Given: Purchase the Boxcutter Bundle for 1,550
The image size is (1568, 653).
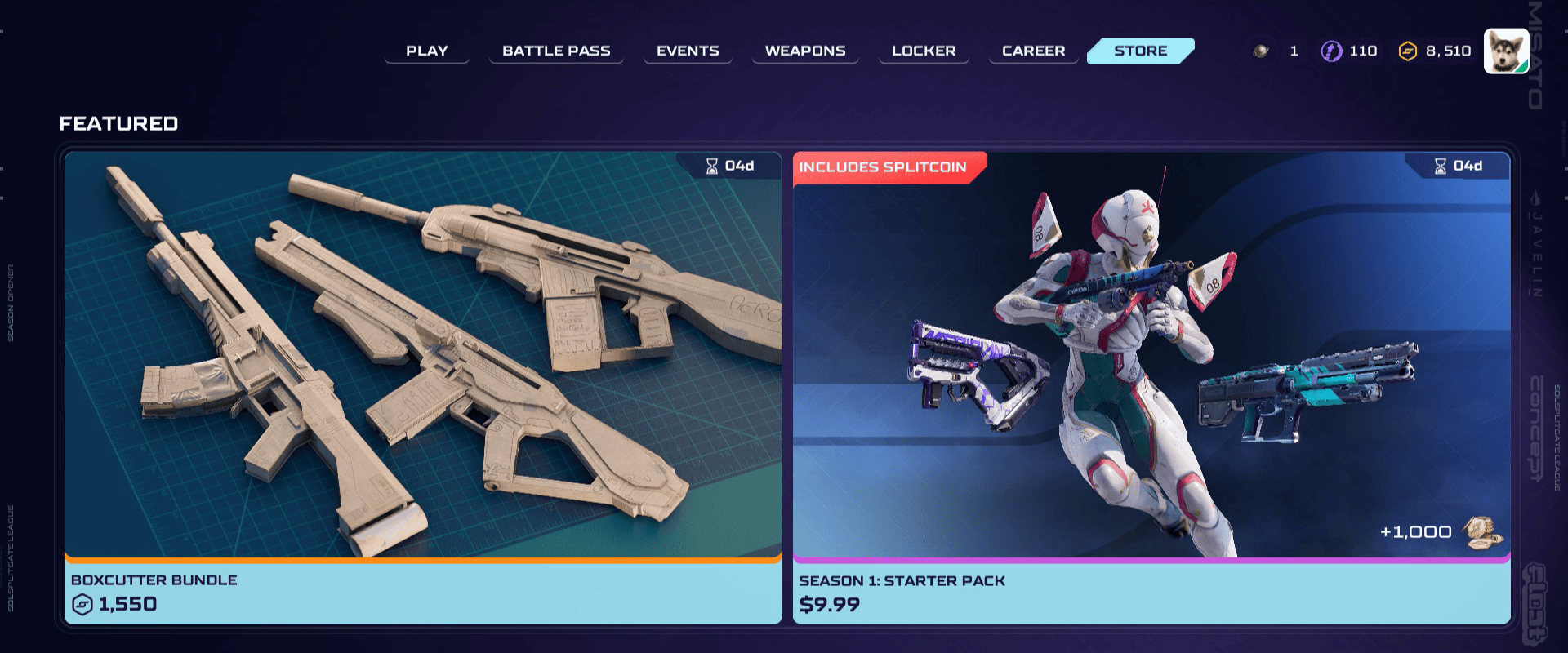Looking at the screenshot, I should [x=421, y=384].
